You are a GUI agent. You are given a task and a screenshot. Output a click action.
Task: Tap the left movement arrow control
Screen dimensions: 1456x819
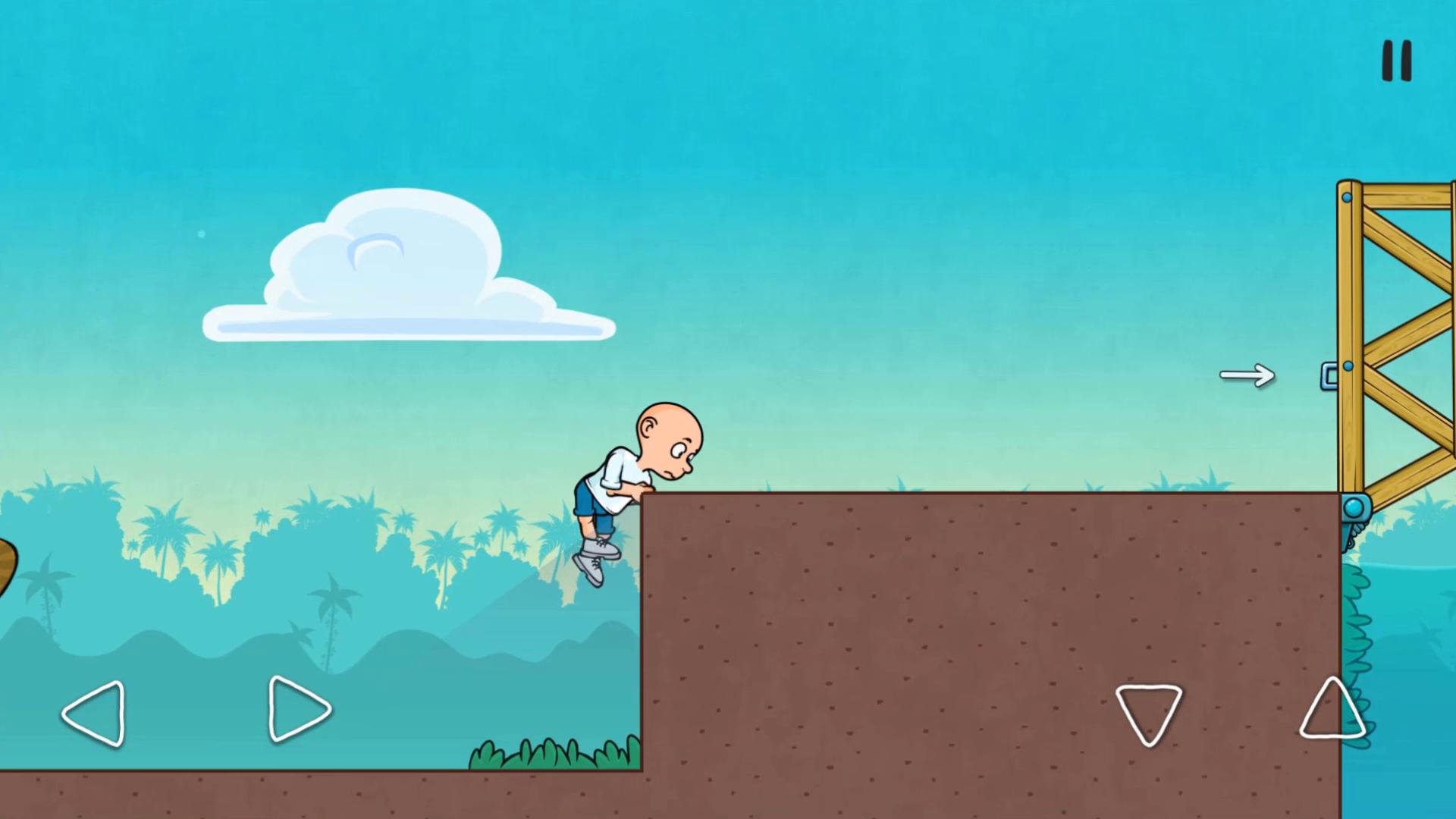click(93, 713)
